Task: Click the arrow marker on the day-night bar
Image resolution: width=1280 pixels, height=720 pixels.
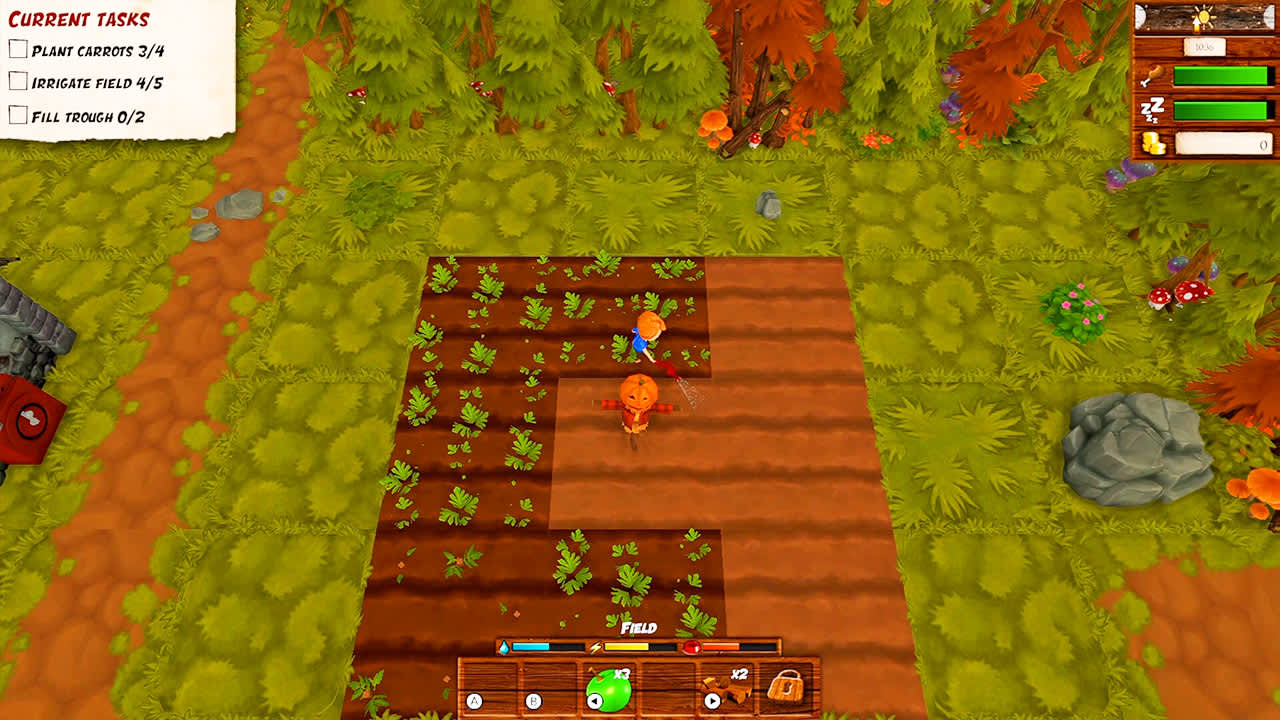Action: 1197,24
